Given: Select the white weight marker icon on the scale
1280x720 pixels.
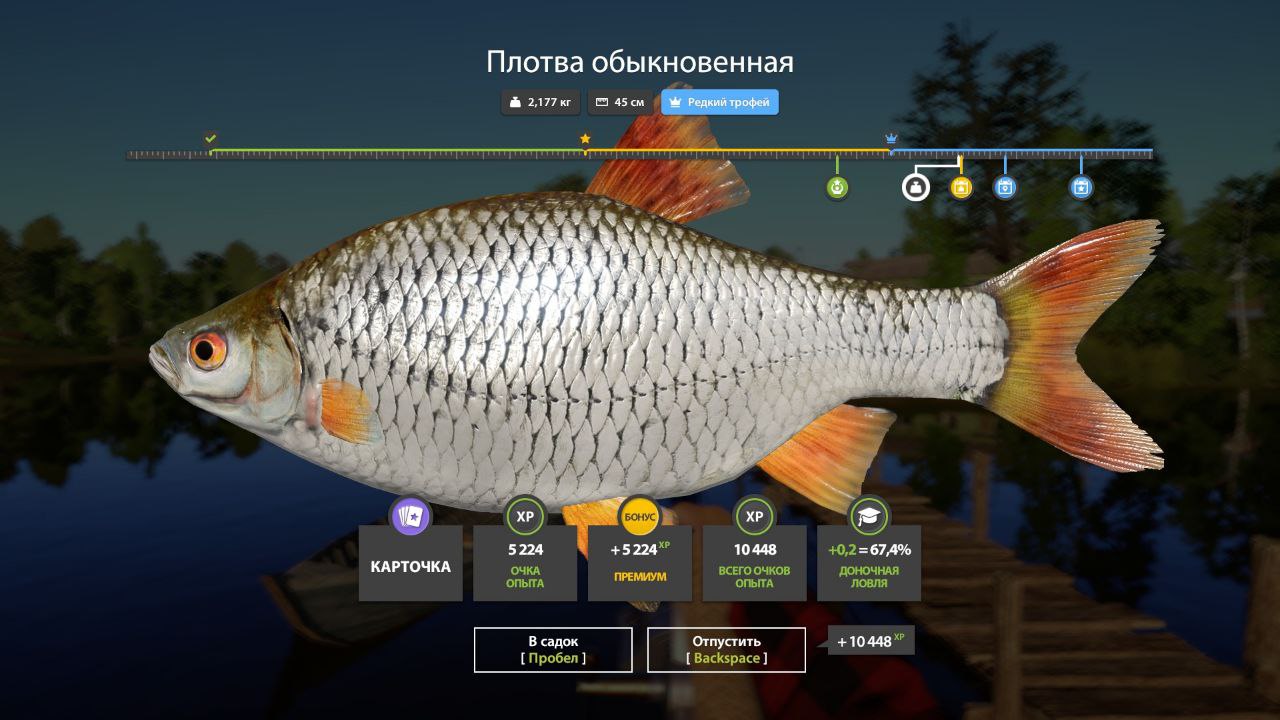Looking at the screenshot, I should tap(914, 187).
